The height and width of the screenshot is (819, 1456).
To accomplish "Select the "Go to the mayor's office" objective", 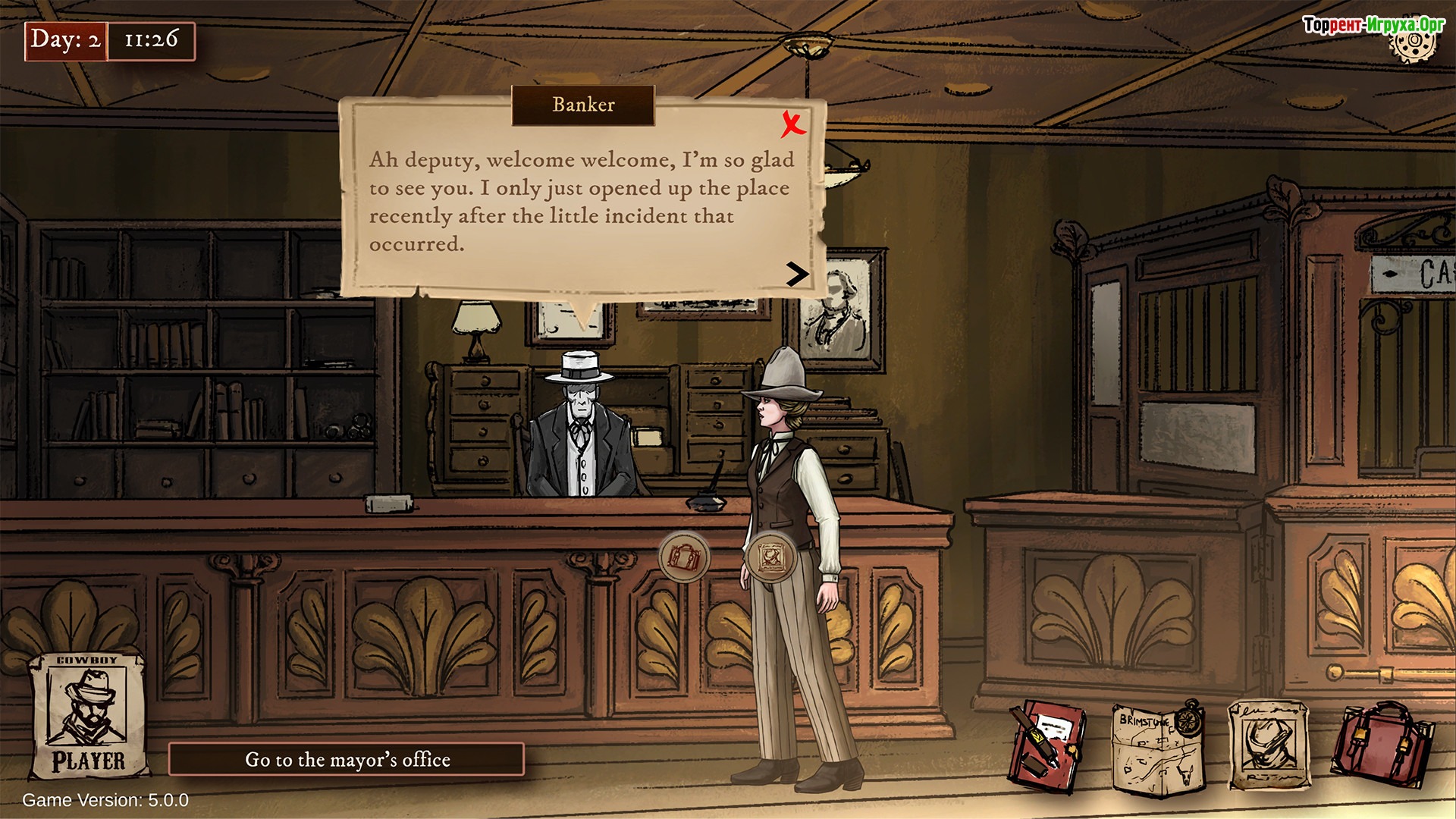I will coord(347,759).
